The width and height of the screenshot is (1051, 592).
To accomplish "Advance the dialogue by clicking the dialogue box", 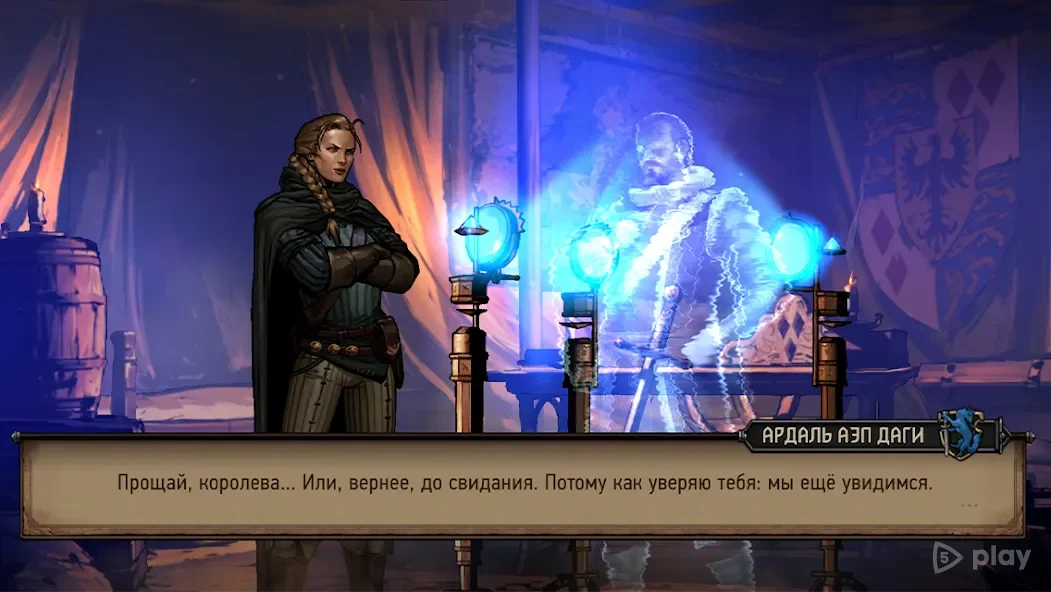I will (x=523, y=485).
